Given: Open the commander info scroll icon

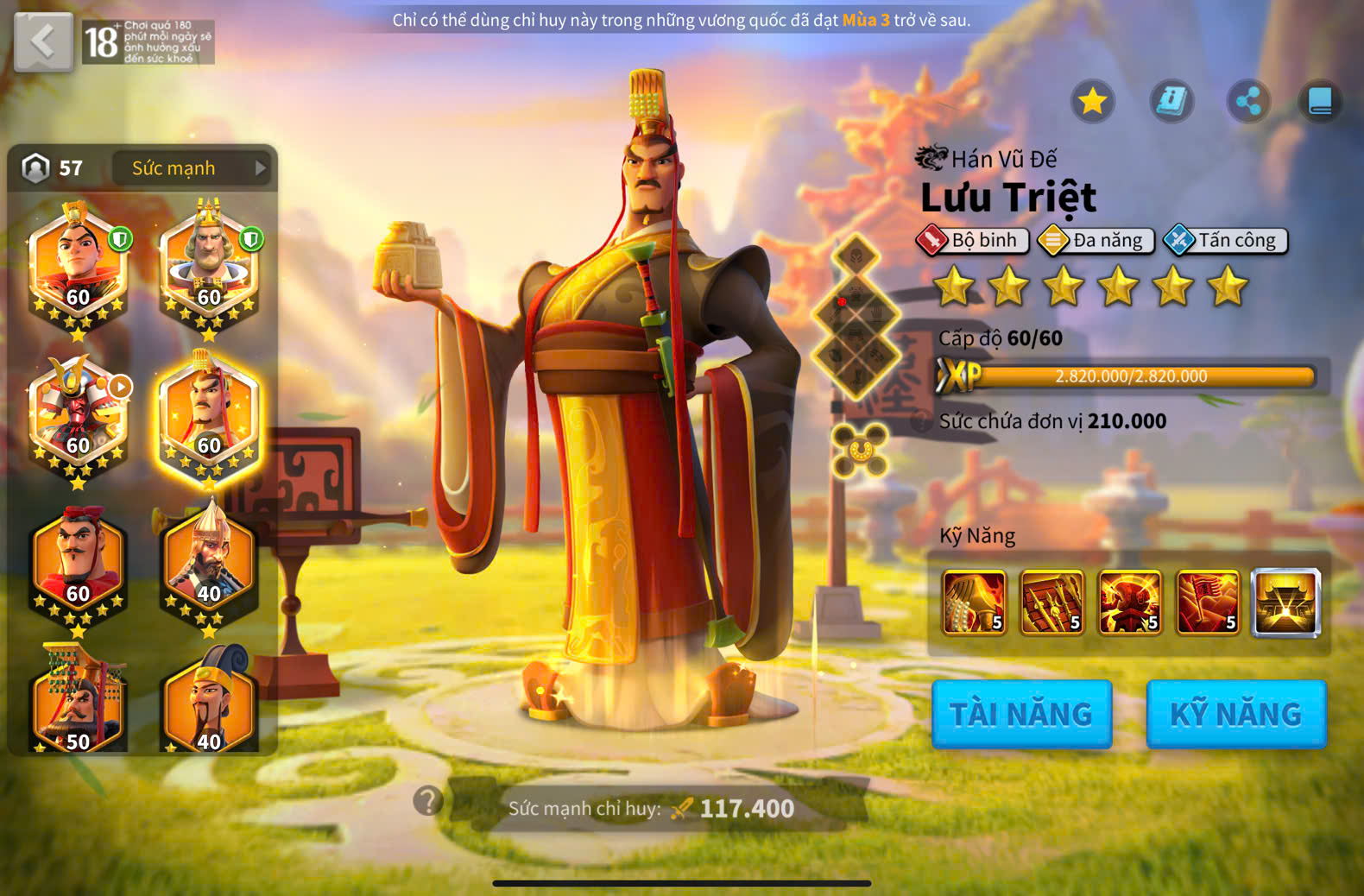Looking at the screenshot, I should click(1171, 102).
